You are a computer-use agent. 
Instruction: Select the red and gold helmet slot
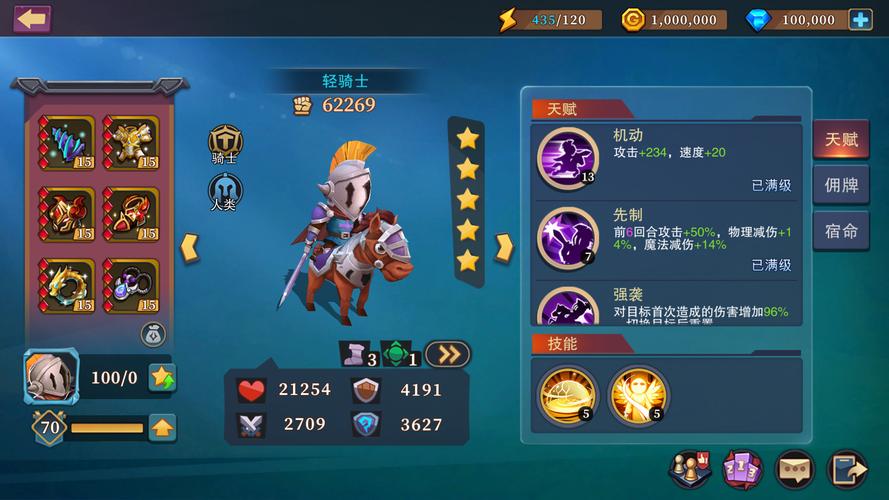(68, 214)
